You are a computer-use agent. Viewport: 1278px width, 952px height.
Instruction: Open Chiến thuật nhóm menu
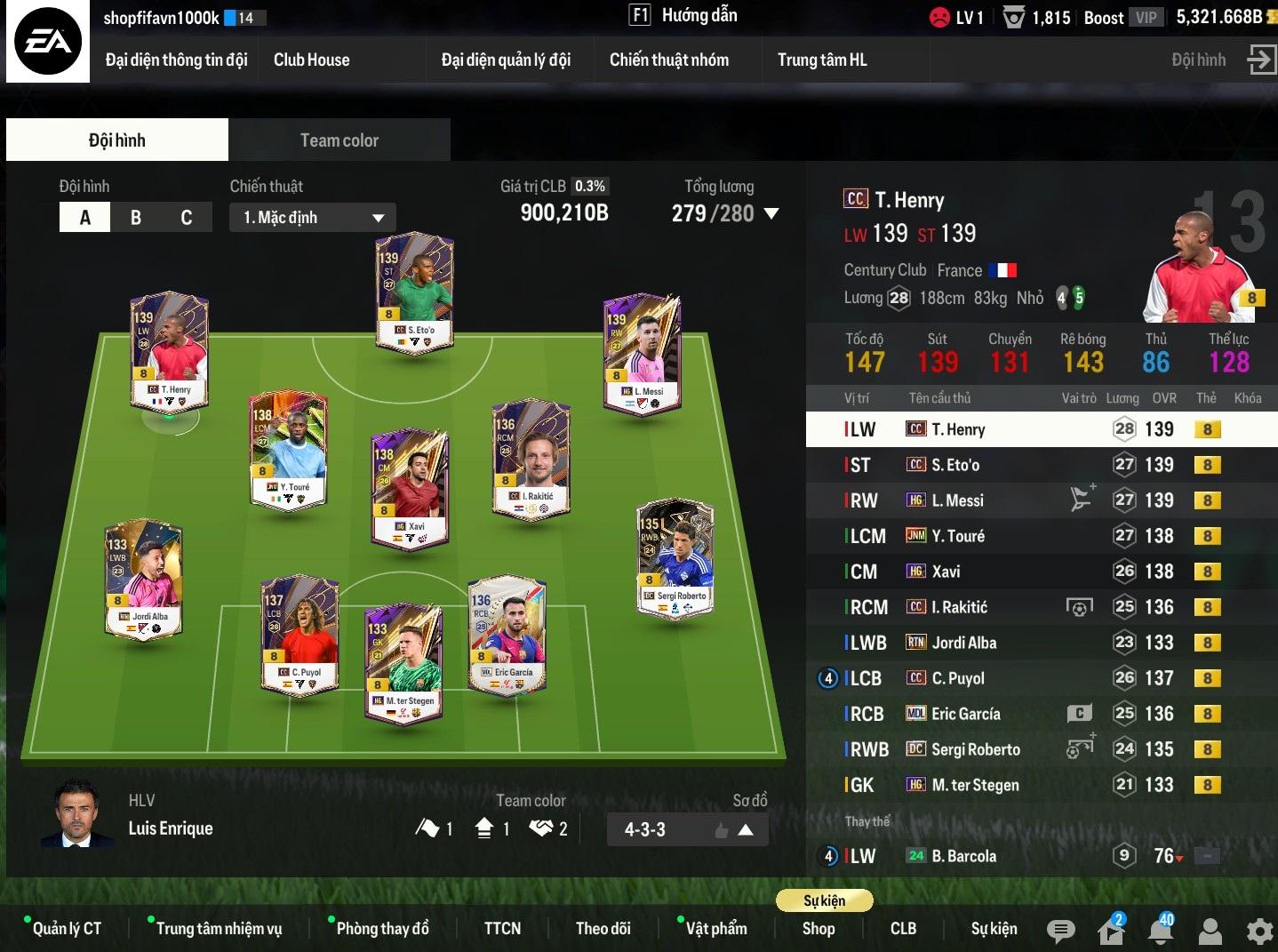pyautogui.click(x=668, y=60)
